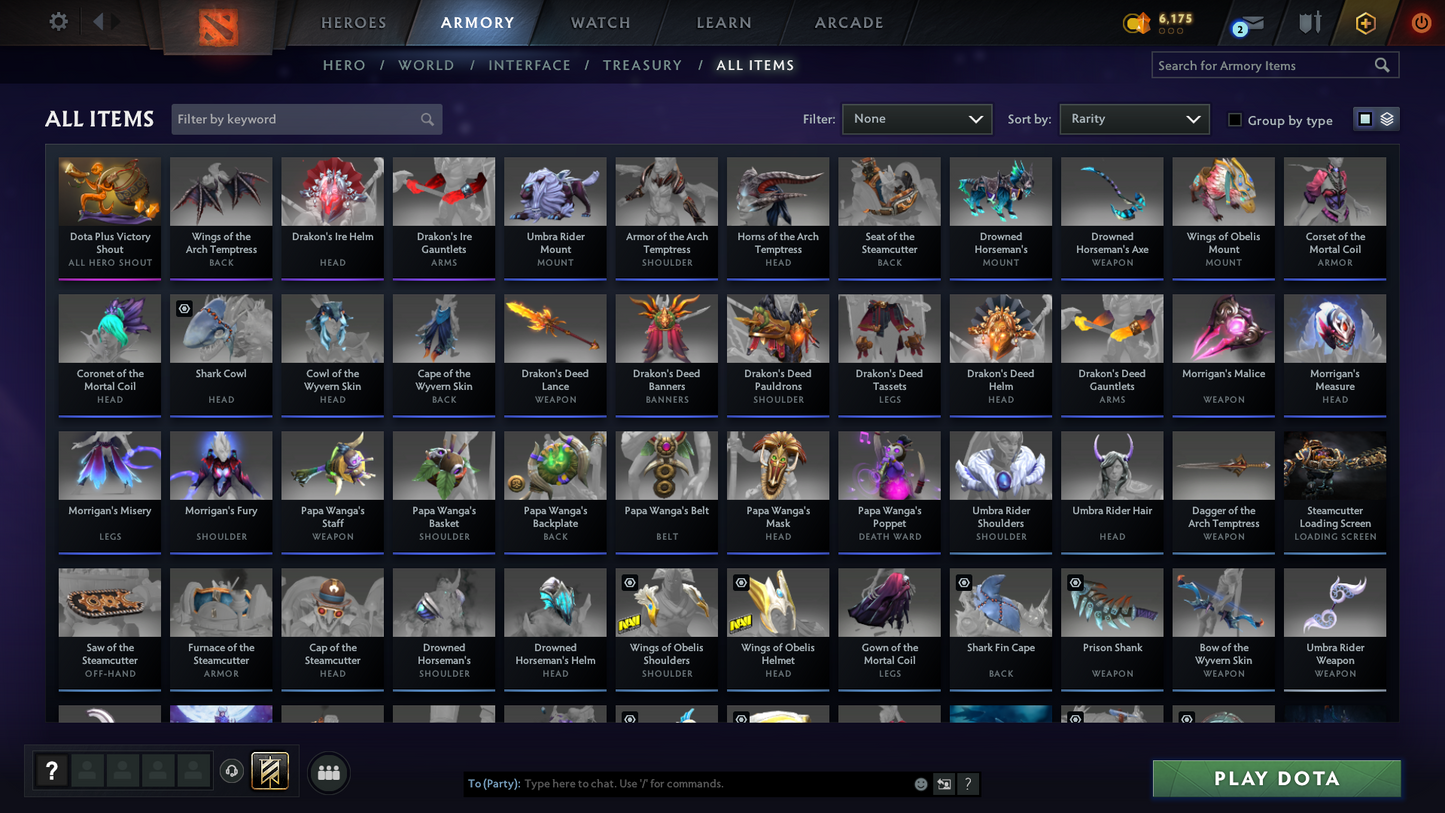Open the Sort by Rarity dropdown

tap(1134, 118)
